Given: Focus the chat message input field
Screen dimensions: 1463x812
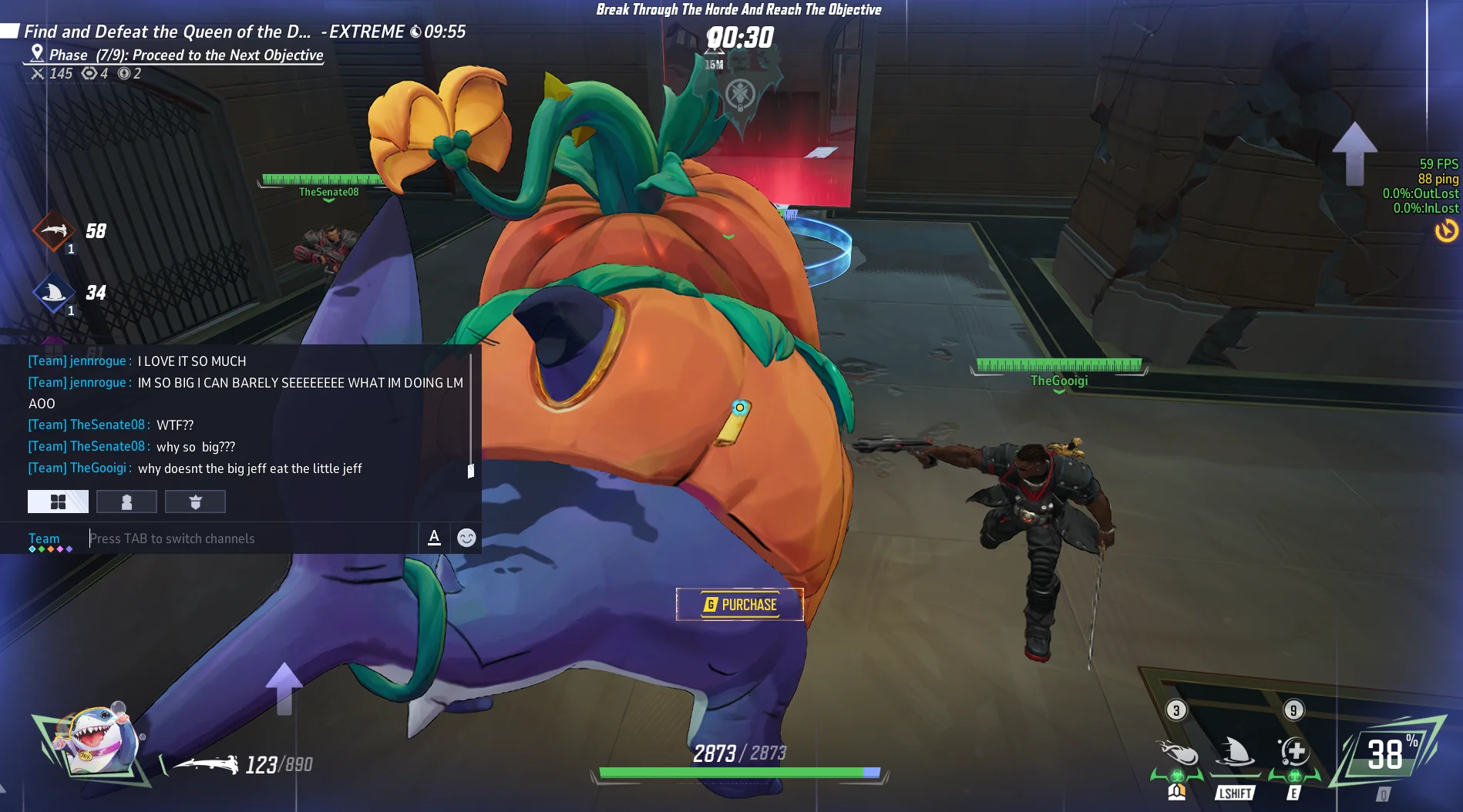Looking at the screenshot, I should 251,539.
